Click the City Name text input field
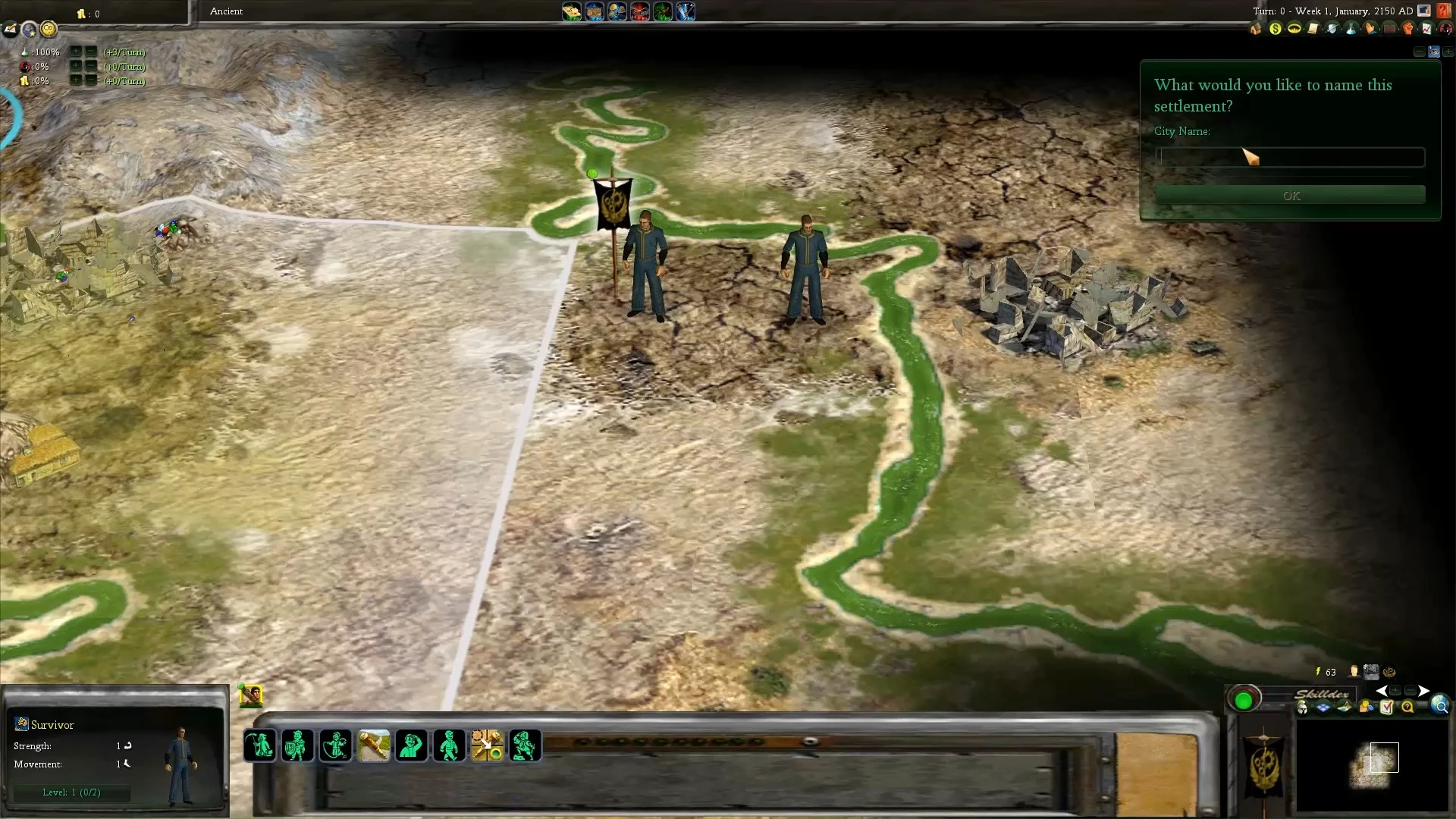The width and height of the screenshot is (1456, 819). pos(1289,157)
